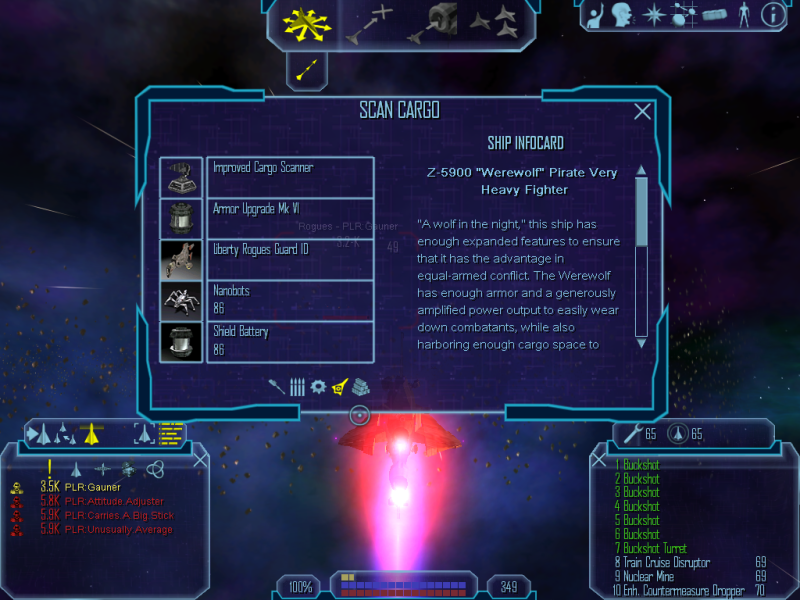Viewport: 800px width, 600px height.
Task: Filter cargo by stacked commodities icon
Action: (361, 386)
